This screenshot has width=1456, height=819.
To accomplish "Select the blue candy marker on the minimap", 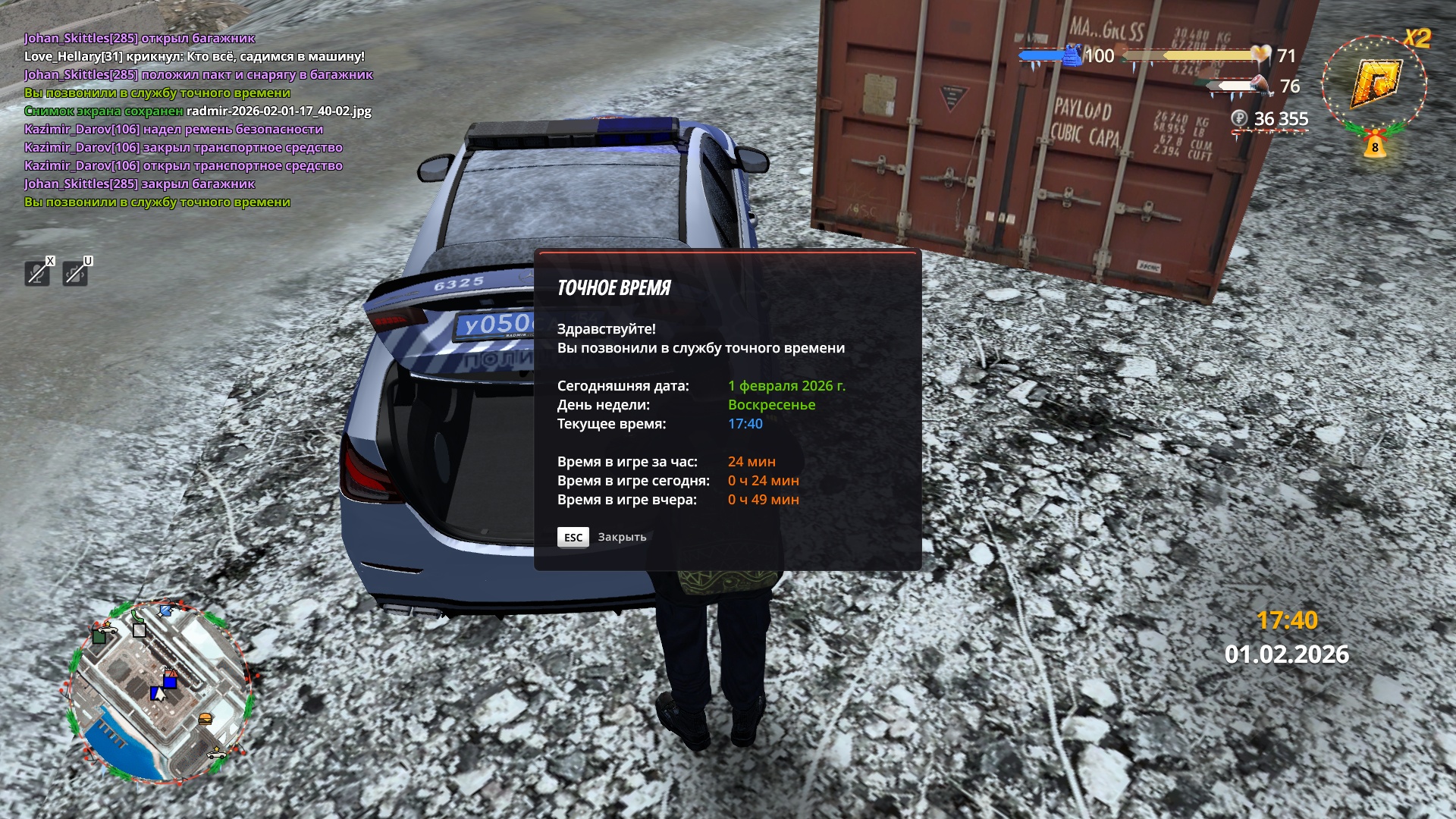I will 166,610.
